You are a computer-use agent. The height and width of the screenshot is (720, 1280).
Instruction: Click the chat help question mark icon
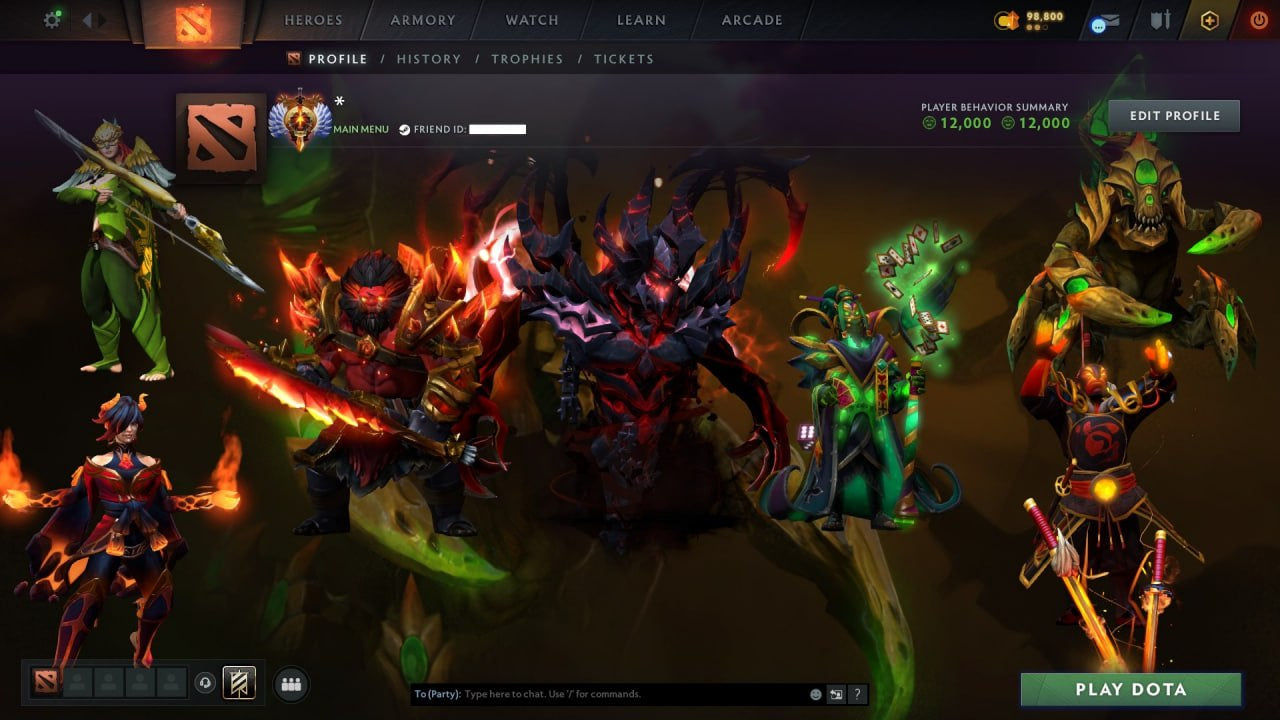tap(857, 694)
